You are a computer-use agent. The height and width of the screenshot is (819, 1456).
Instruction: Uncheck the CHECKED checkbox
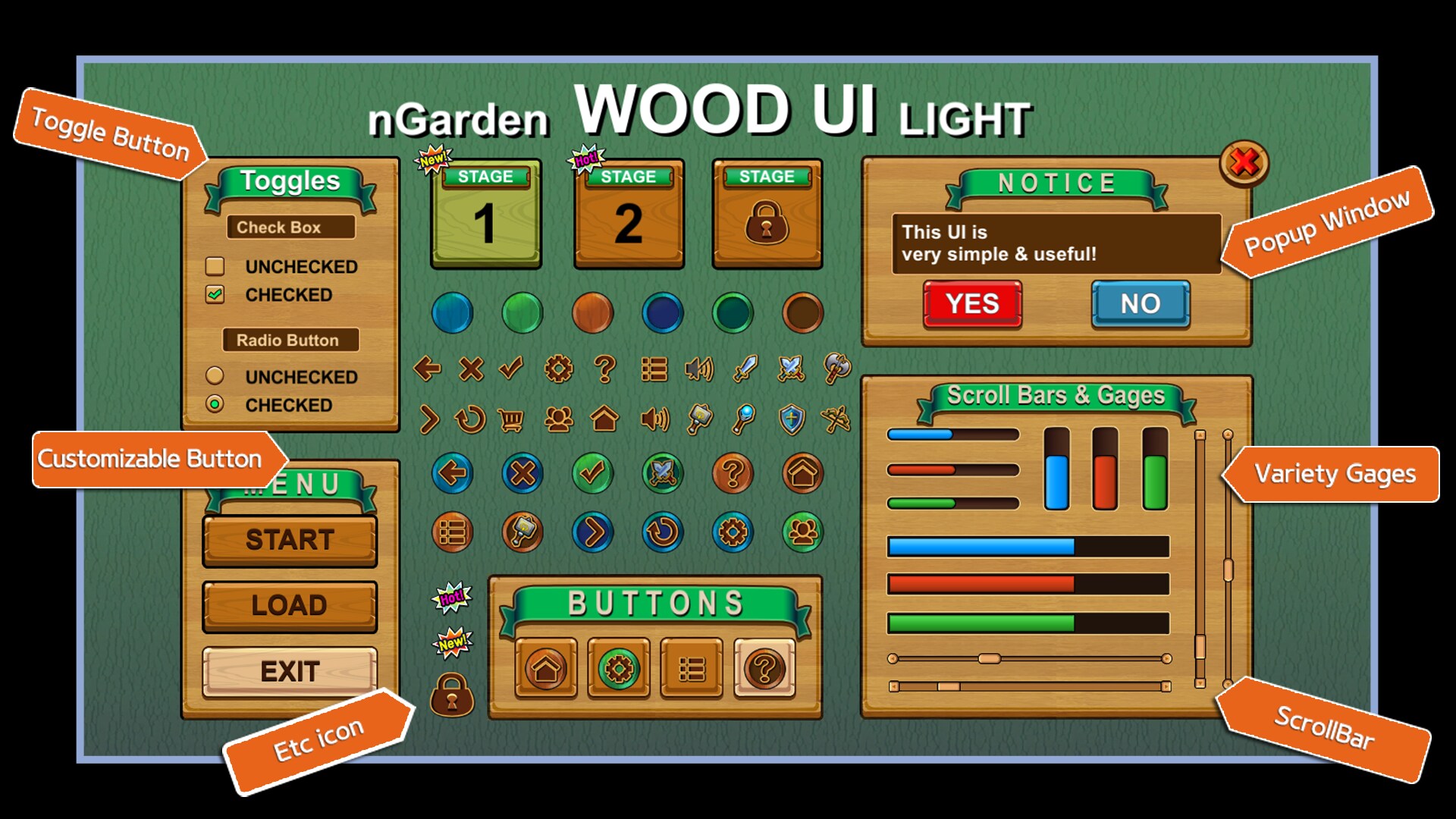[215, 295]
